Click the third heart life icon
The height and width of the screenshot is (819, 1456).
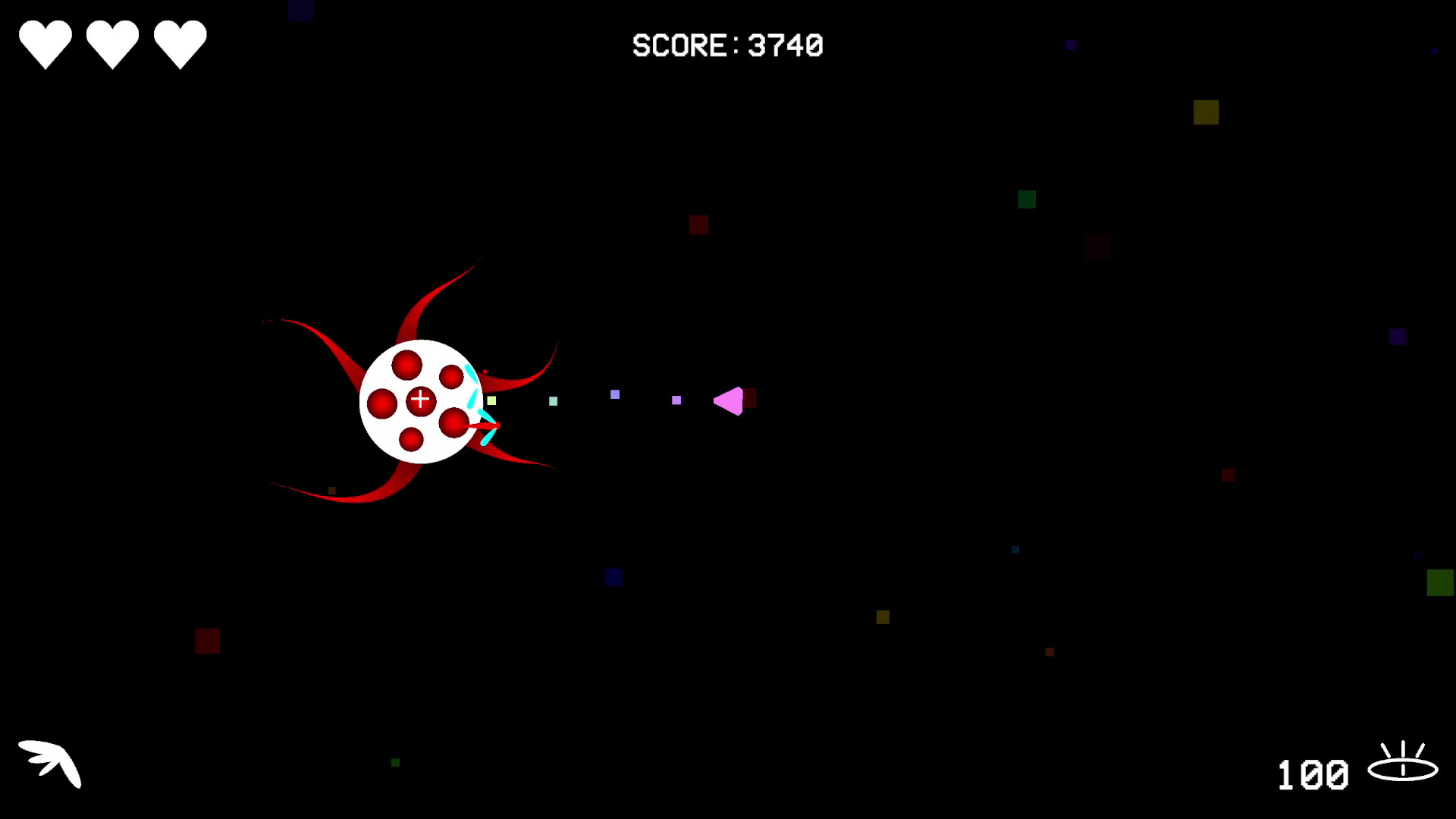[x=180, y=42]
